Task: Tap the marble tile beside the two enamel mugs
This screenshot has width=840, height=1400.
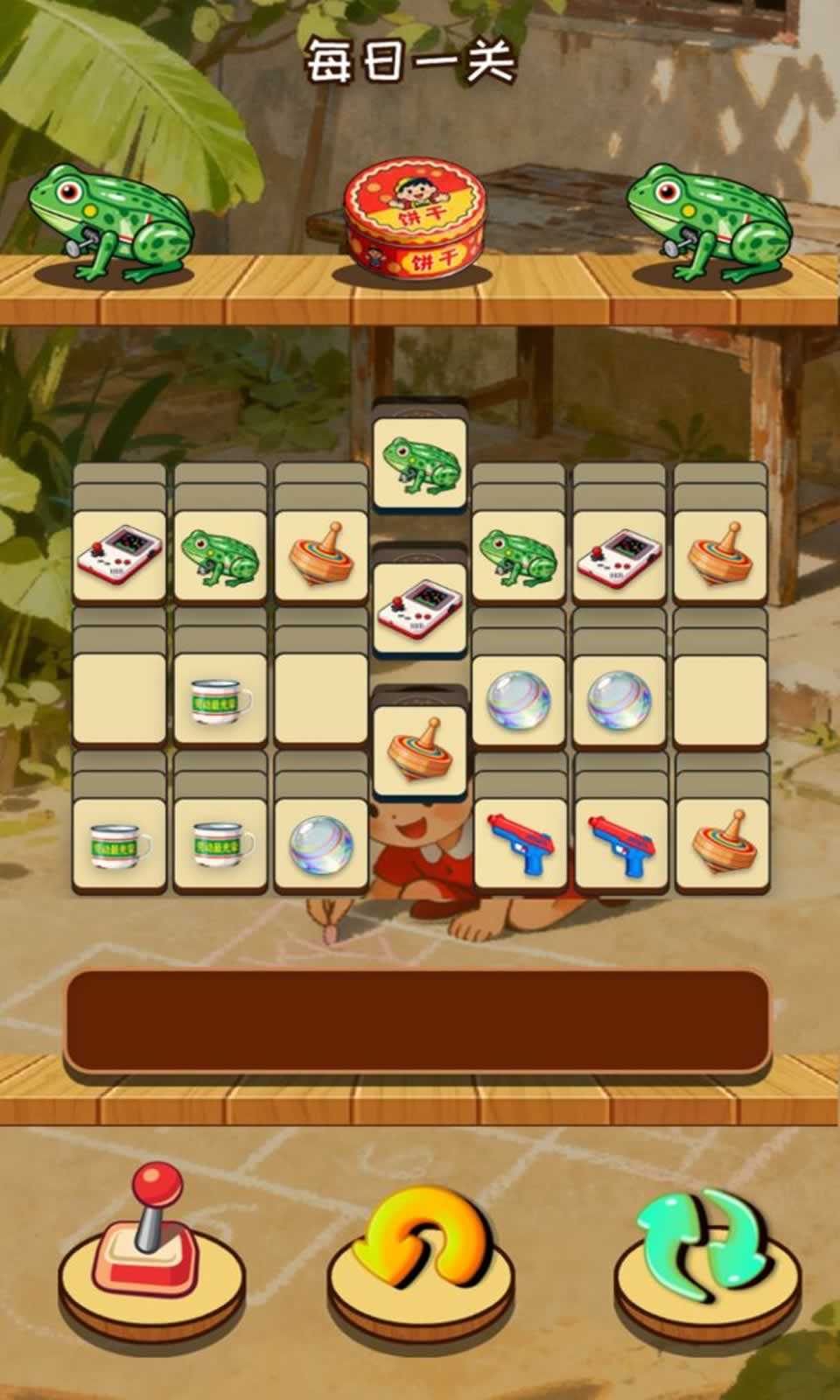Action: 320,843
